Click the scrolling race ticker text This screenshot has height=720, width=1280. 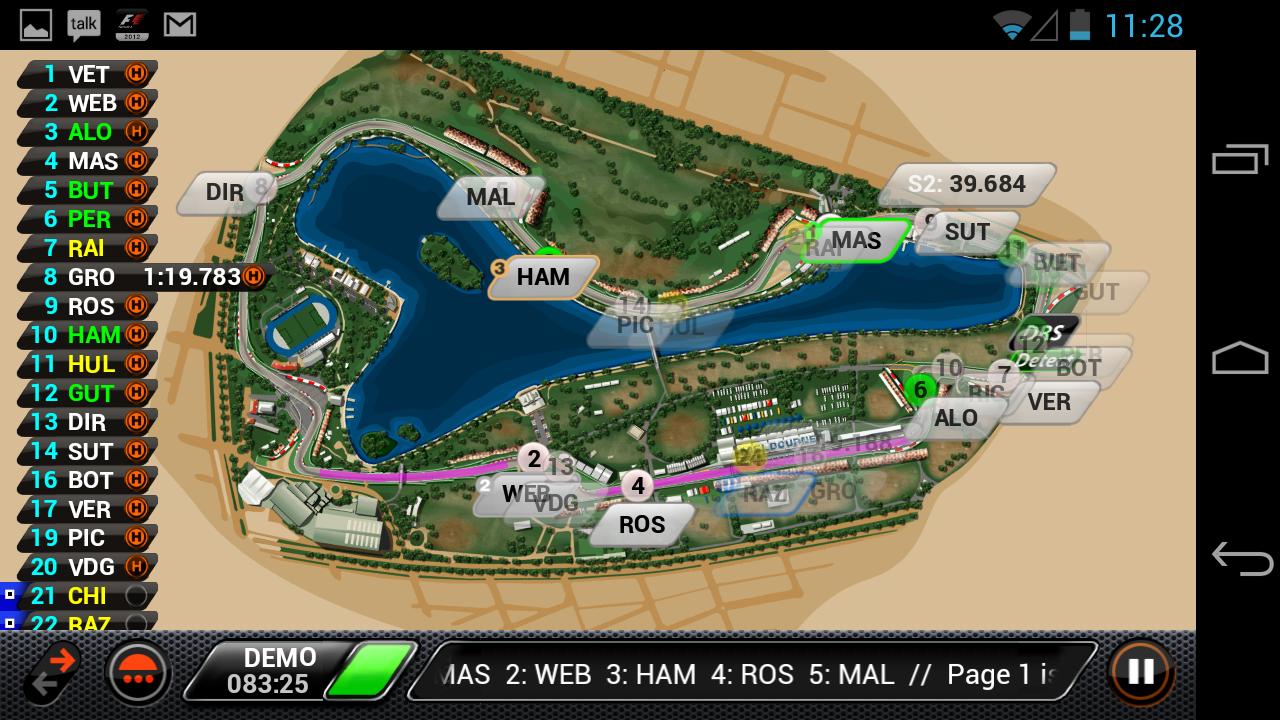coord(740,674)
